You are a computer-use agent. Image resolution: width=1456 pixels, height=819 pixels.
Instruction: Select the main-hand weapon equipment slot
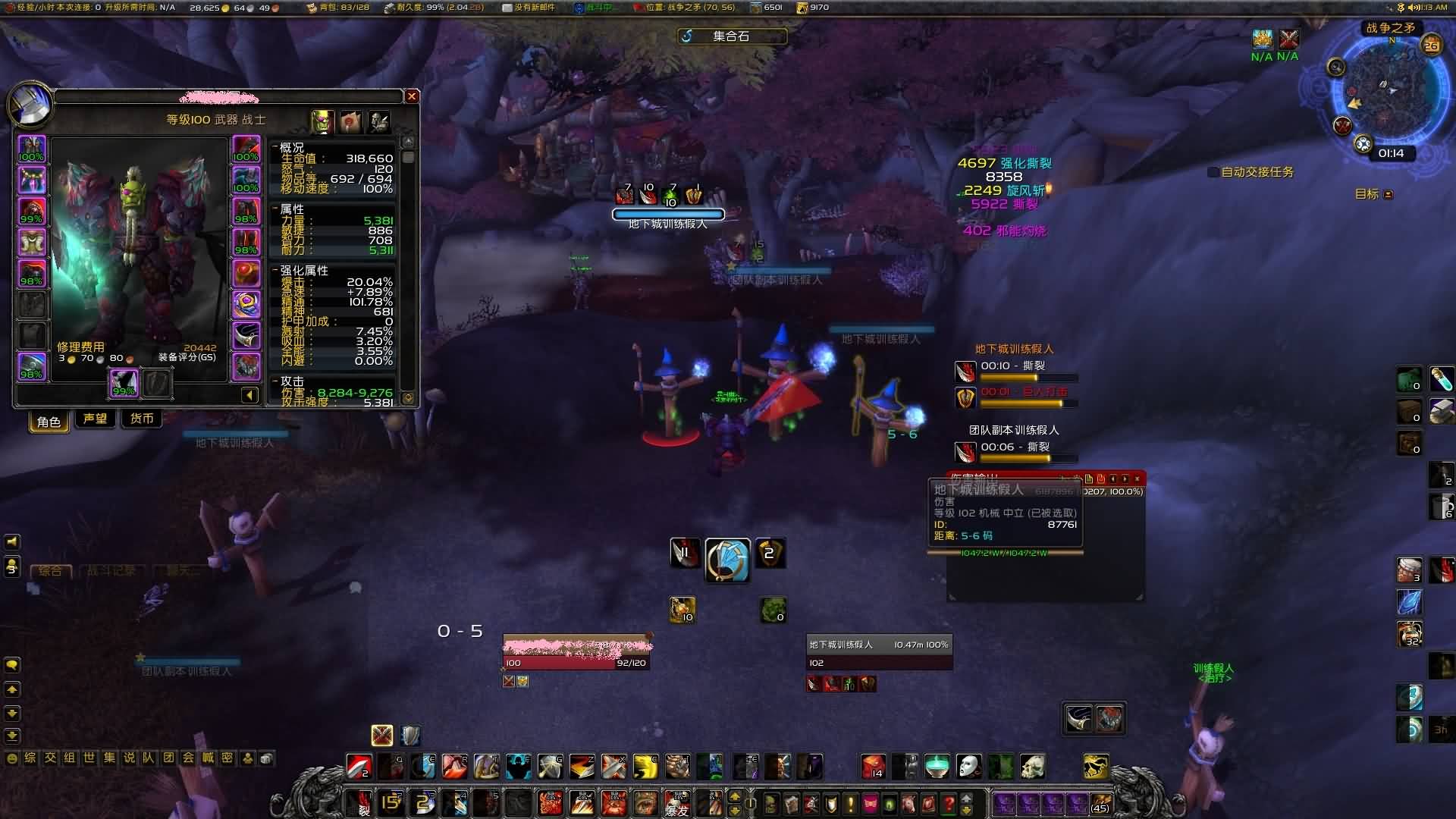point(124,382)
